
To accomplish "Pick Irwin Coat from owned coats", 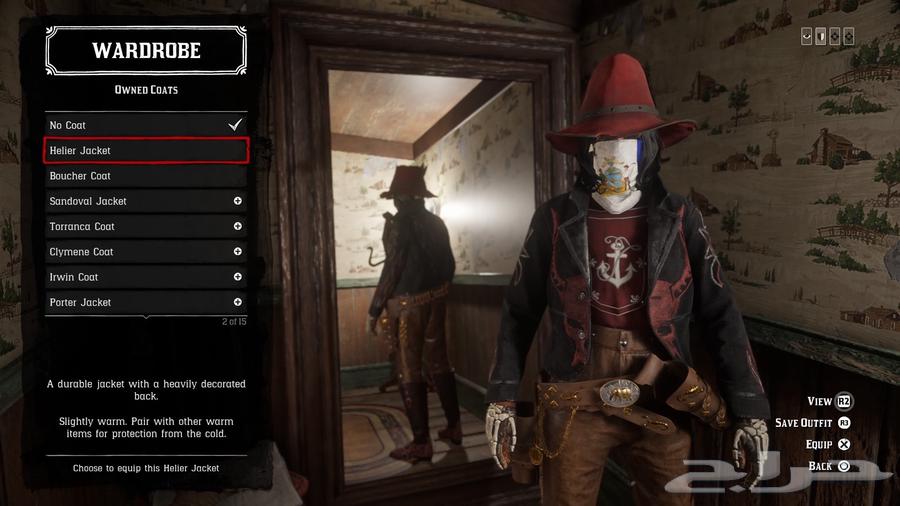I will [146, 277].
